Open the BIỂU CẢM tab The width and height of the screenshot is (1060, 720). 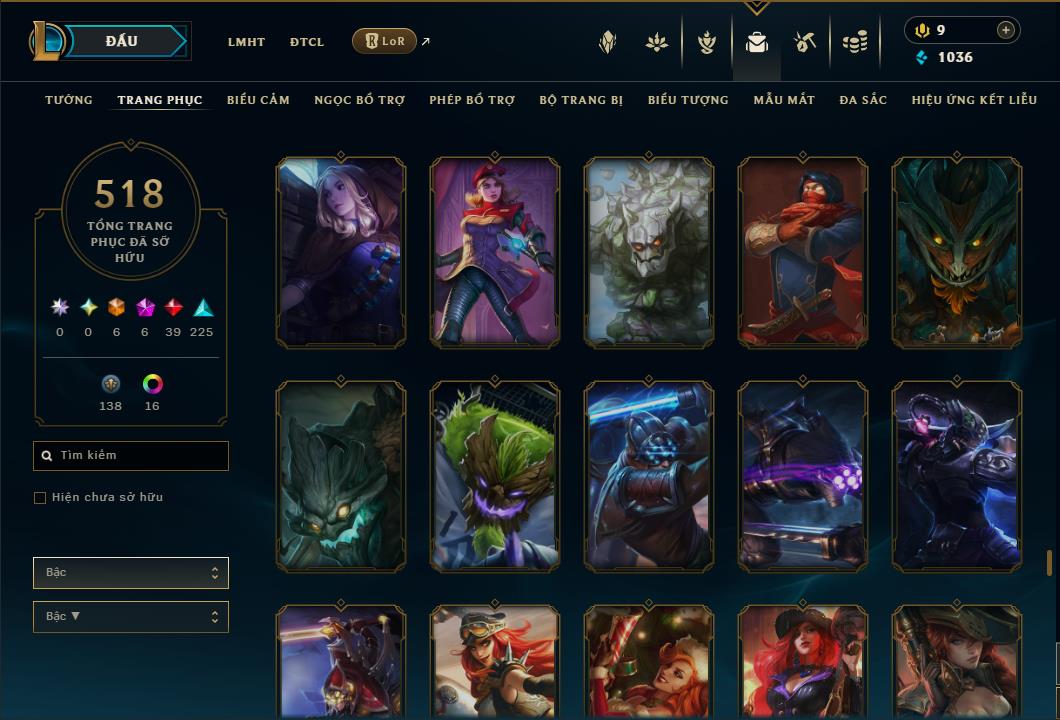pos(258,100)
